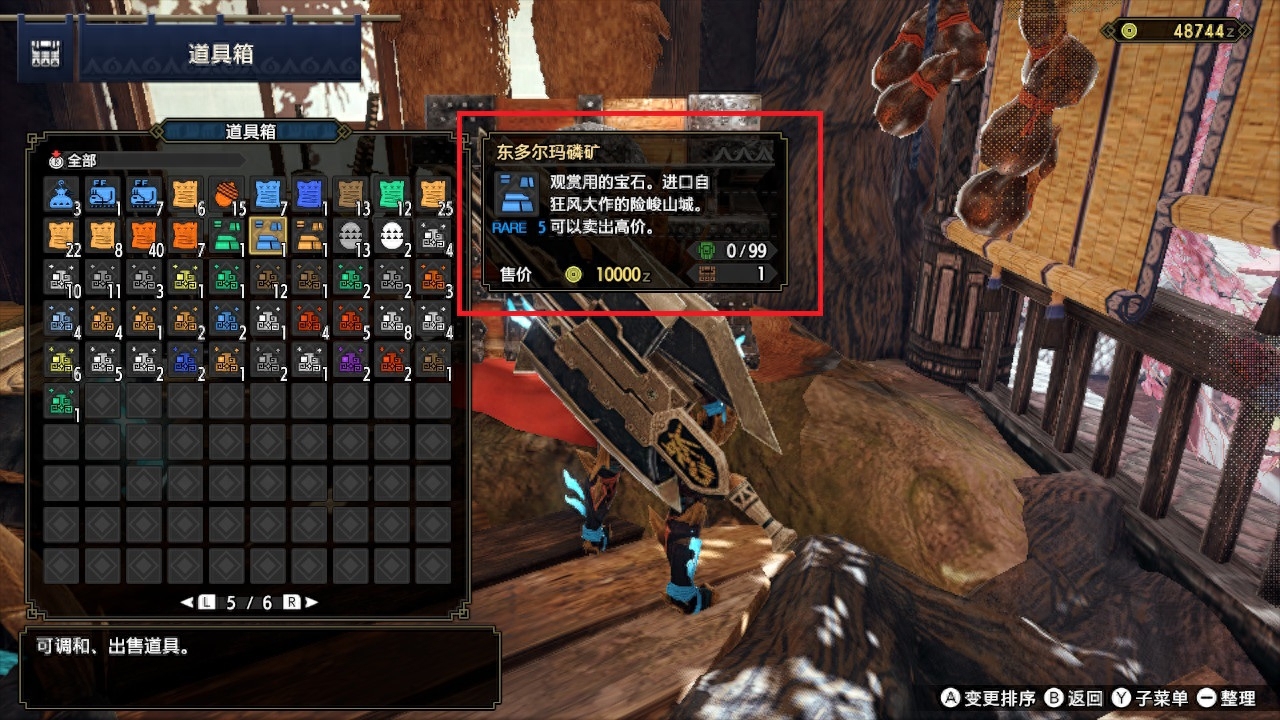Go to the next item box page arrow

(312, 602)
